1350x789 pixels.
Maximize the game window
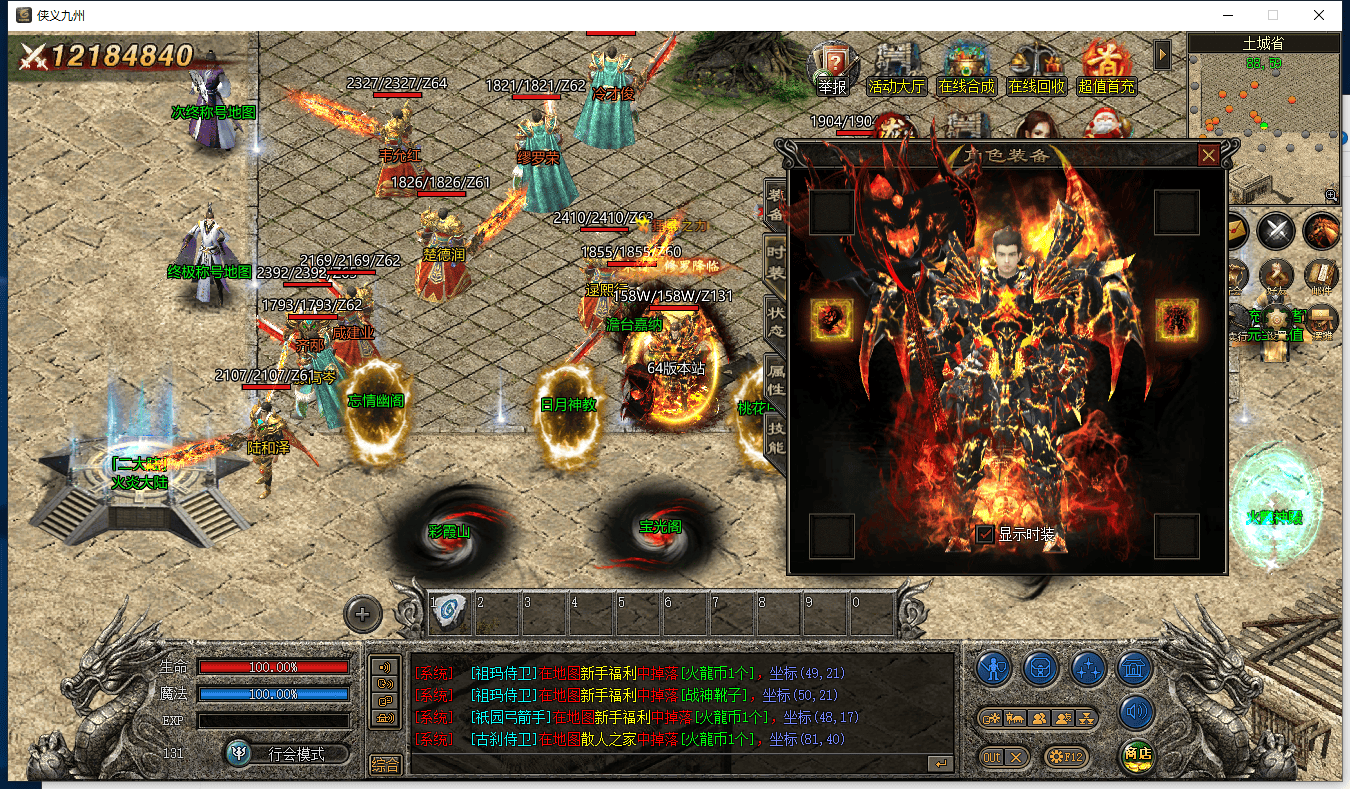1273,15
